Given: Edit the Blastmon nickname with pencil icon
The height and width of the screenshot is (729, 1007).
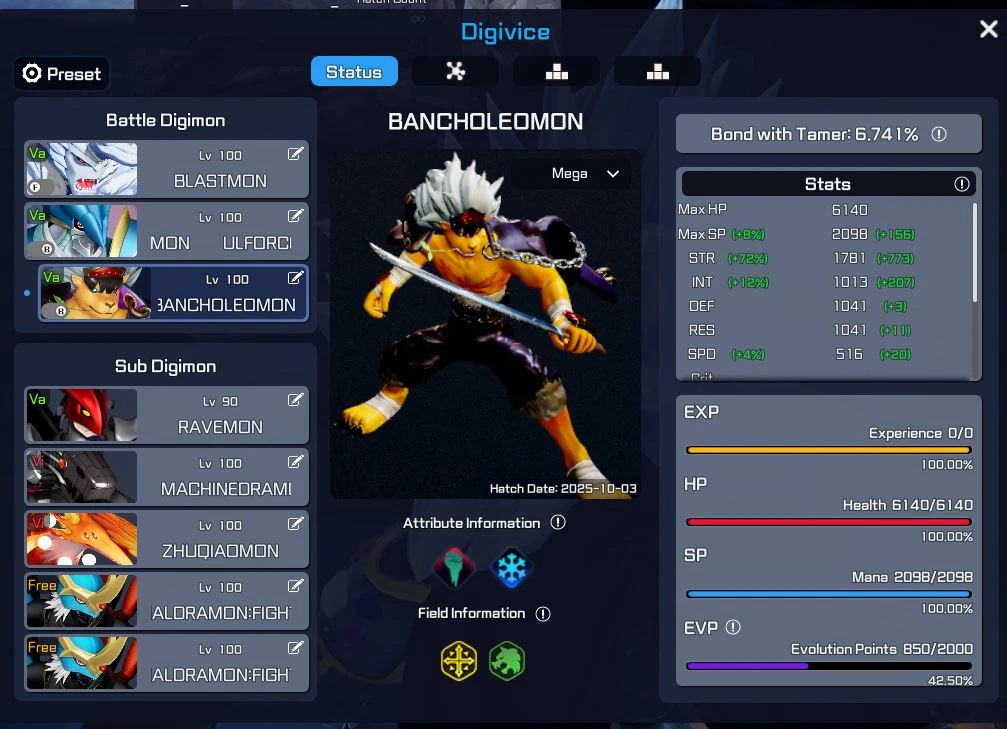Looking at the screenshot, I should (x=295, y=154).
